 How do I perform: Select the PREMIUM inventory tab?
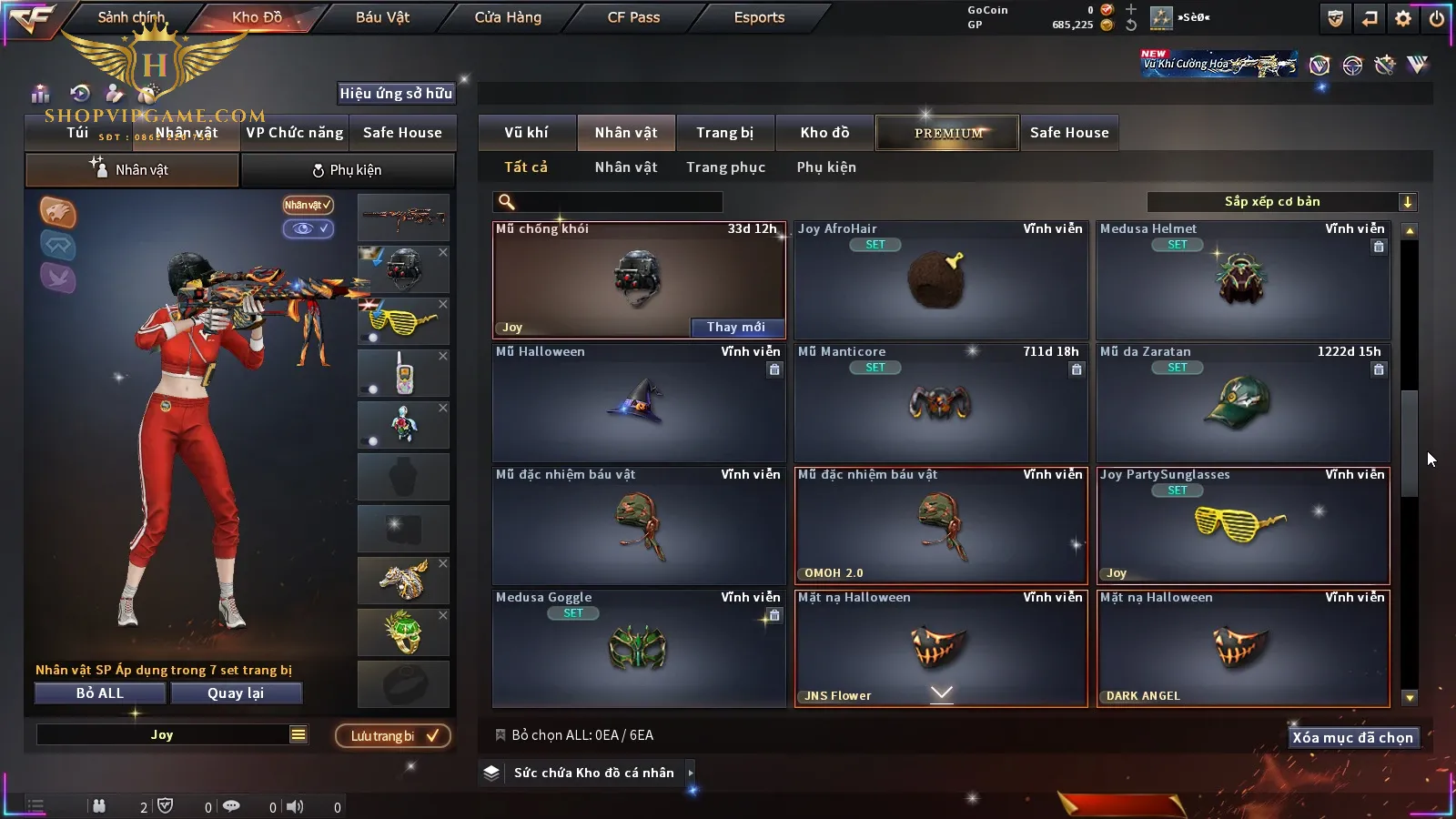click(x=948, y=133)
